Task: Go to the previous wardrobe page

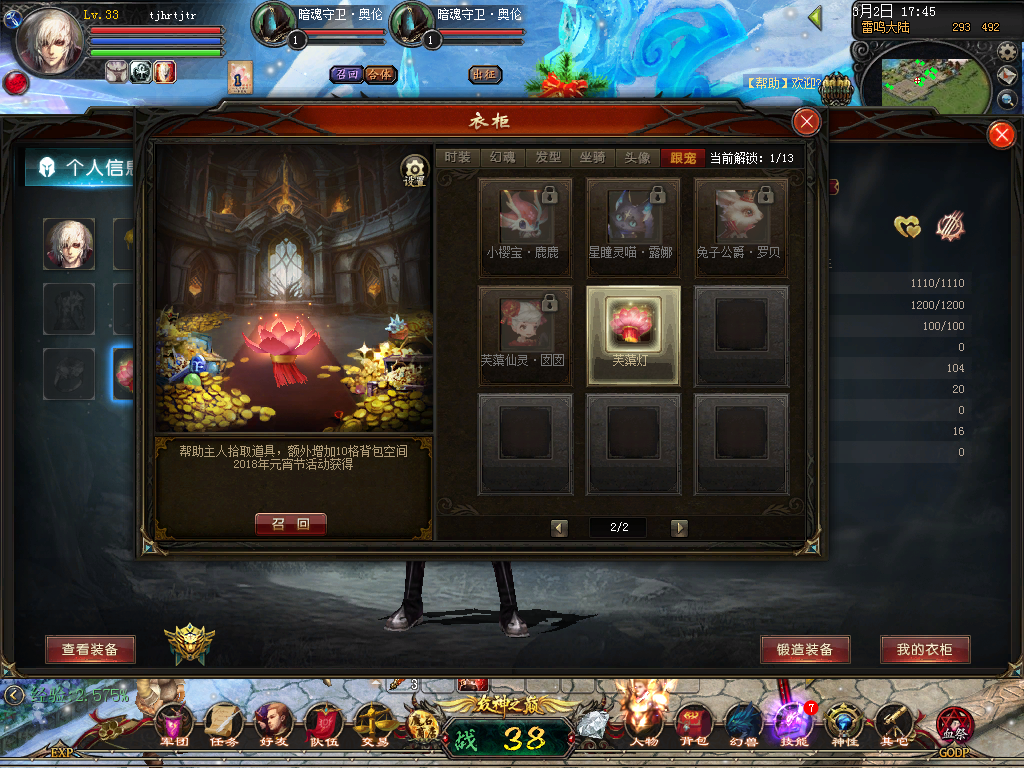Action: pos(560,528)
